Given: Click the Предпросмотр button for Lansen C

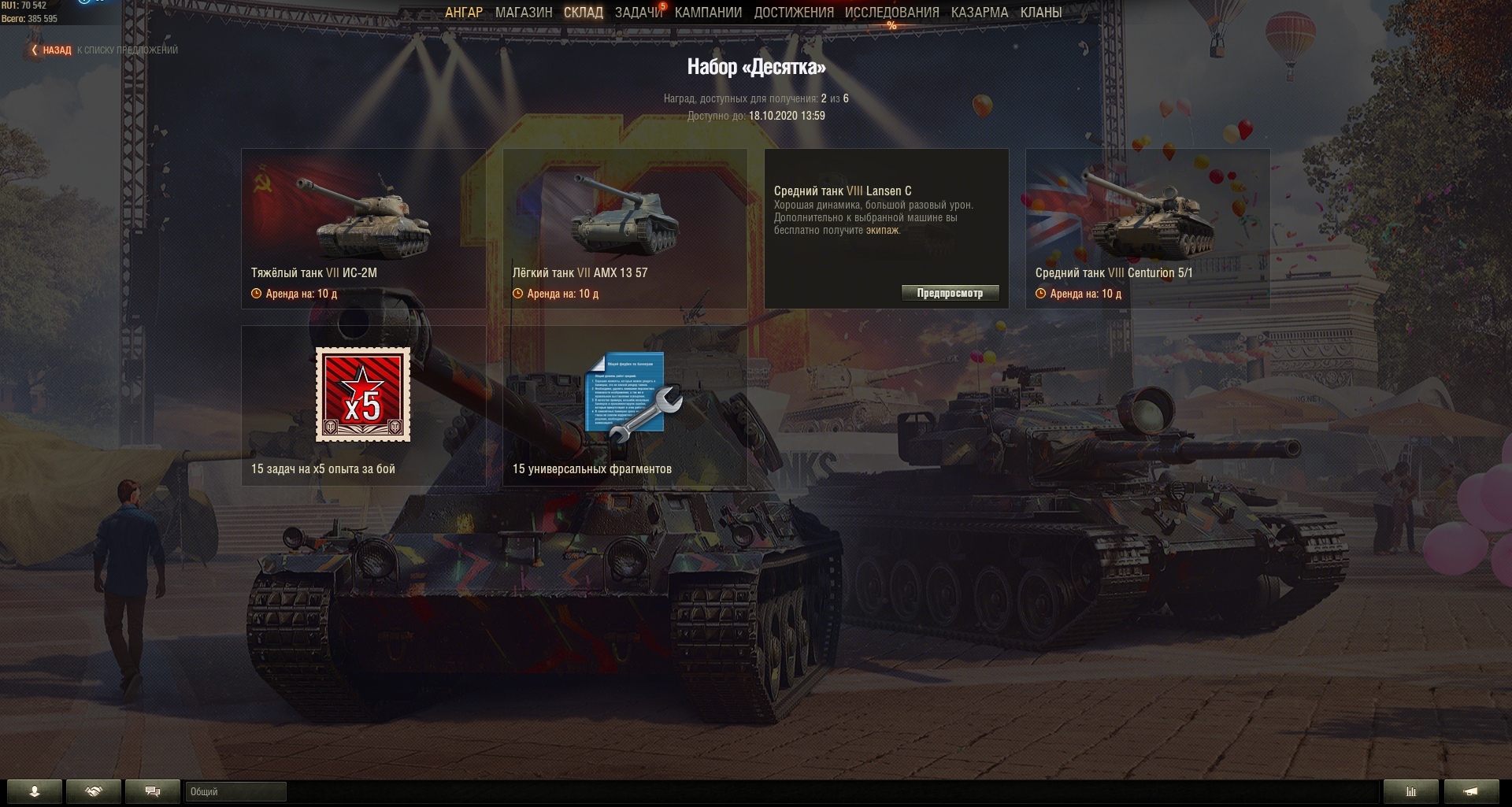Looking at the screenshot, I should pos(950,293).
